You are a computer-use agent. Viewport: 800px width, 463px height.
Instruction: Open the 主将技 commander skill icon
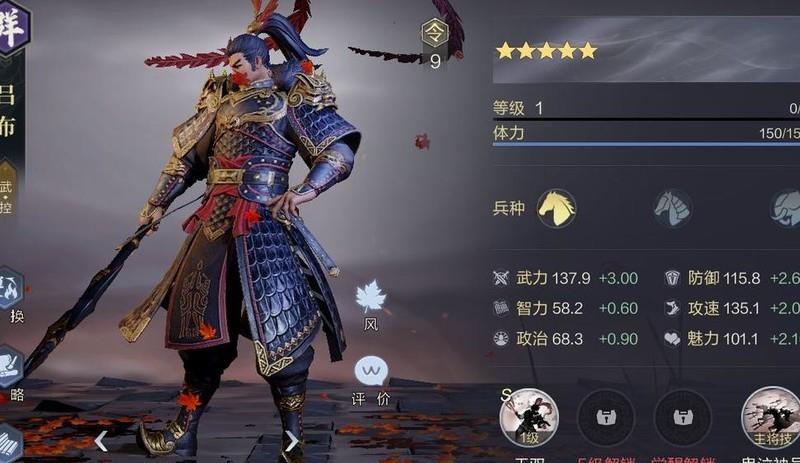tap(770, 417)
